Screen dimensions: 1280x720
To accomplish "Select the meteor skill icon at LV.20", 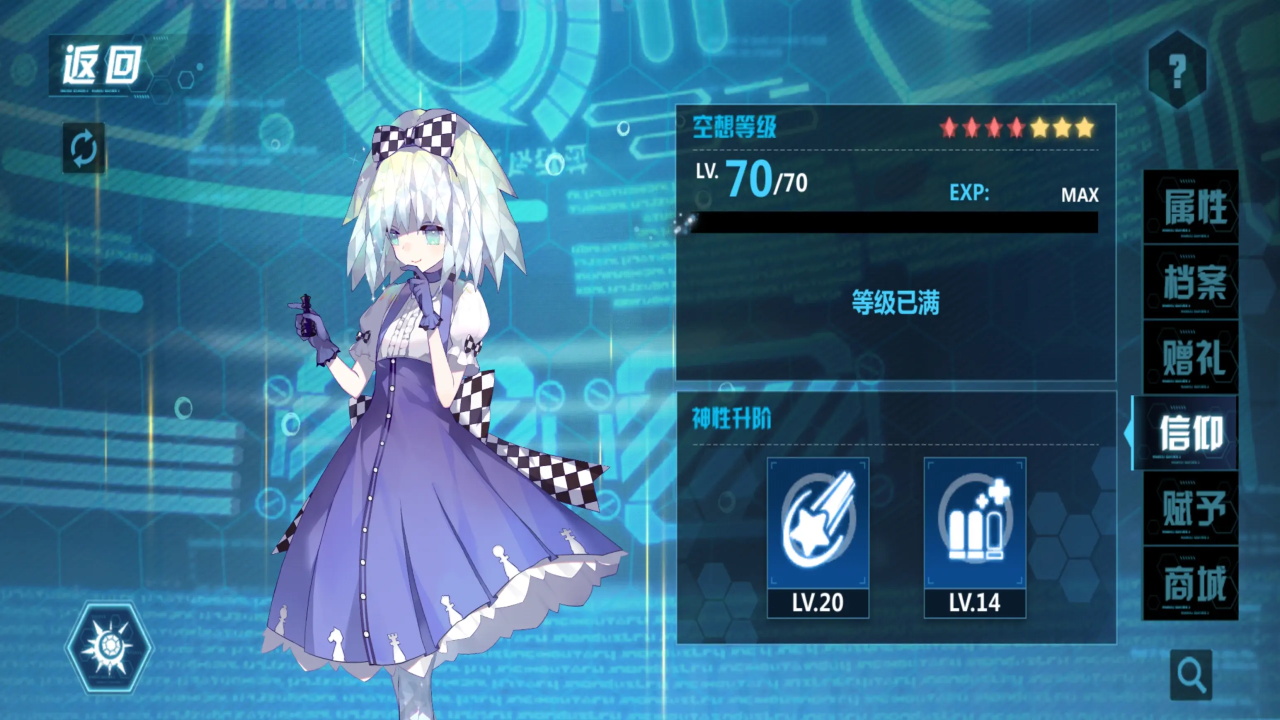I will (818, 520).
